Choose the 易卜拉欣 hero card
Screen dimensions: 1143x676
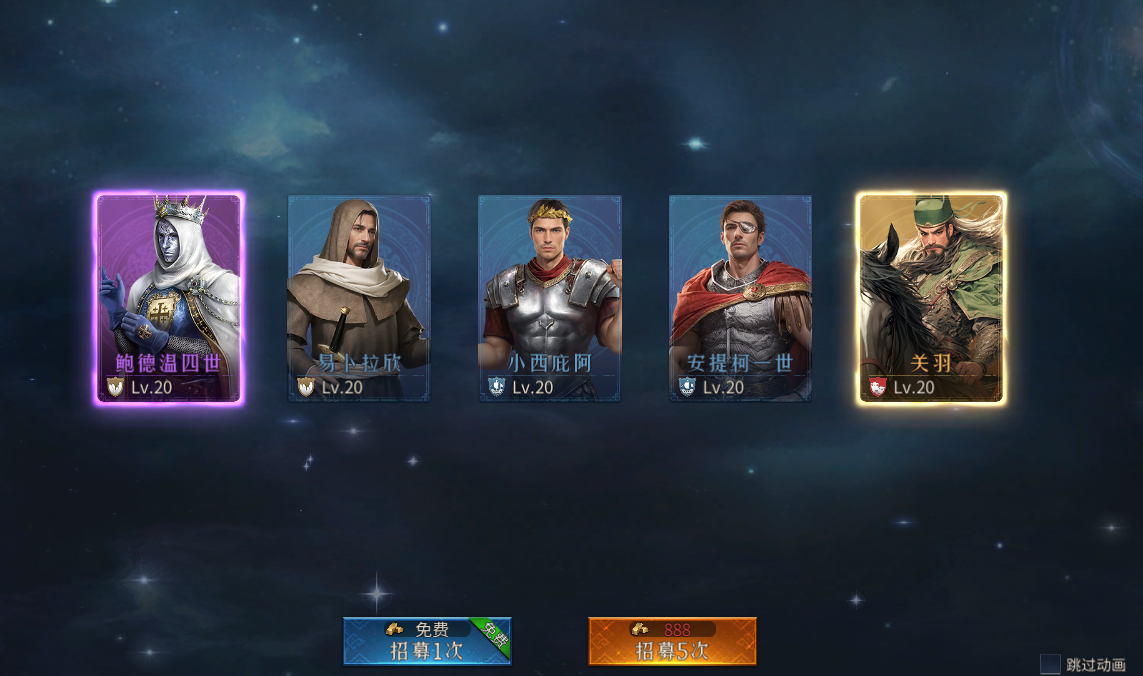[359, 298]
